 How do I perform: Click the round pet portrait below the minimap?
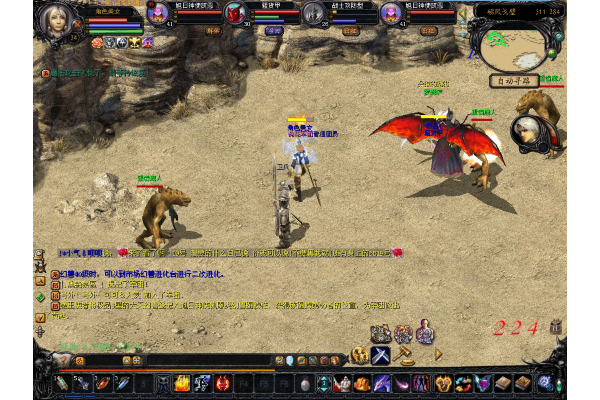click(x=529, y=131)
